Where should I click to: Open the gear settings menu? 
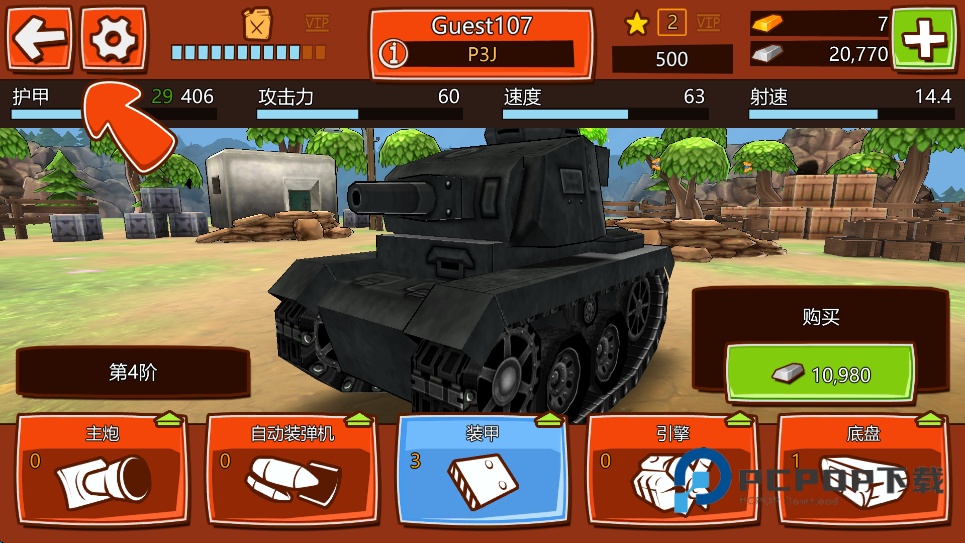pos(113,38)
